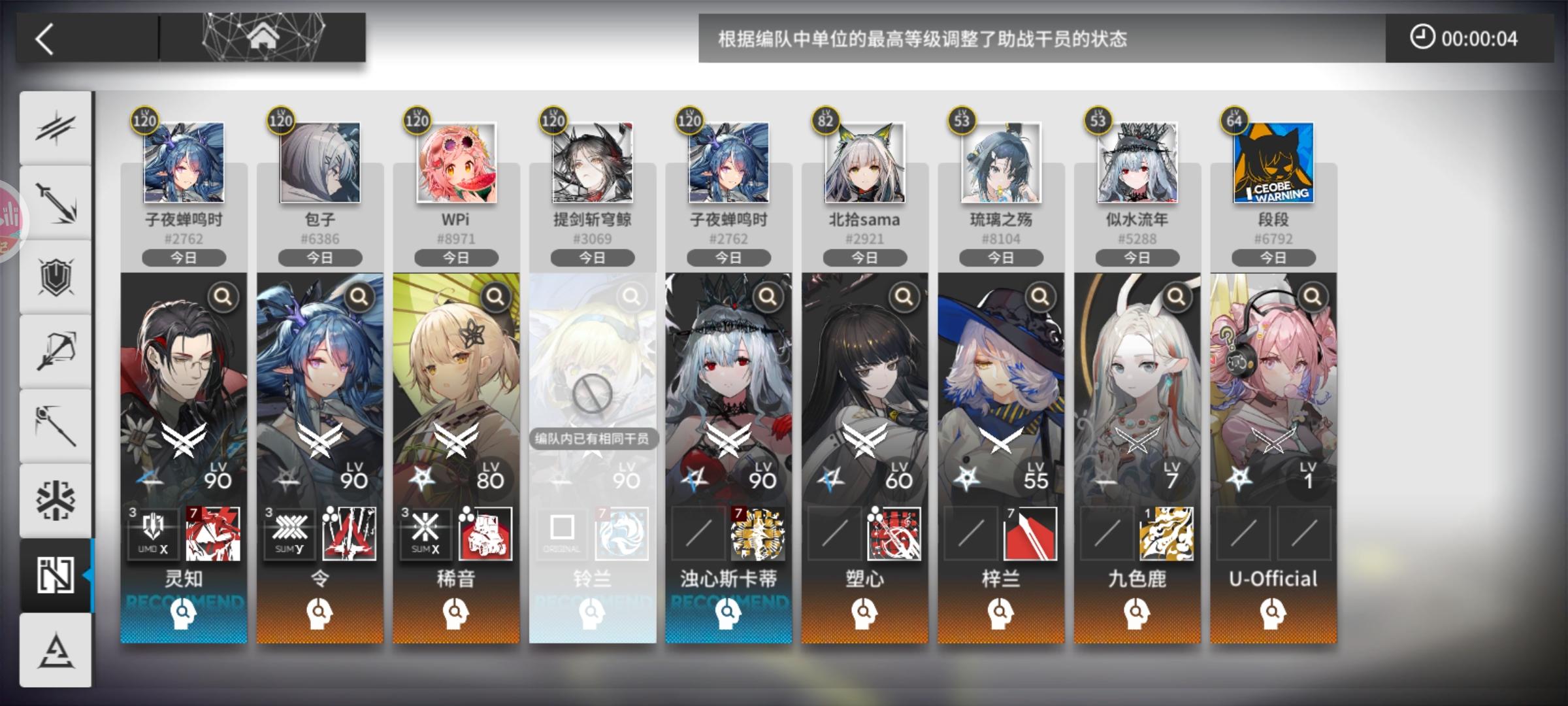Select the Caster staff class filter

tap(56, 425)
